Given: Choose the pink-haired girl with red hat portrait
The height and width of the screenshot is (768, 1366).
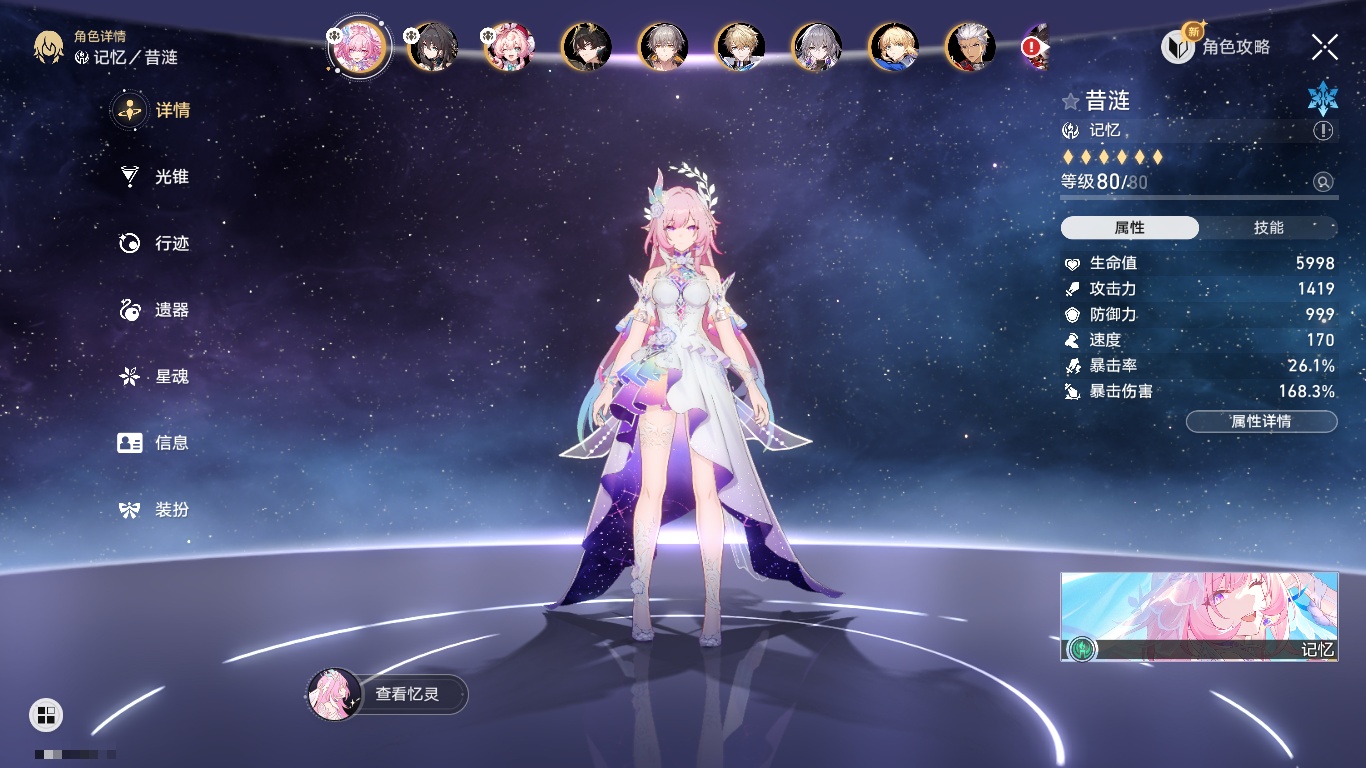Looking at the screenshot, I should (509, 47).
